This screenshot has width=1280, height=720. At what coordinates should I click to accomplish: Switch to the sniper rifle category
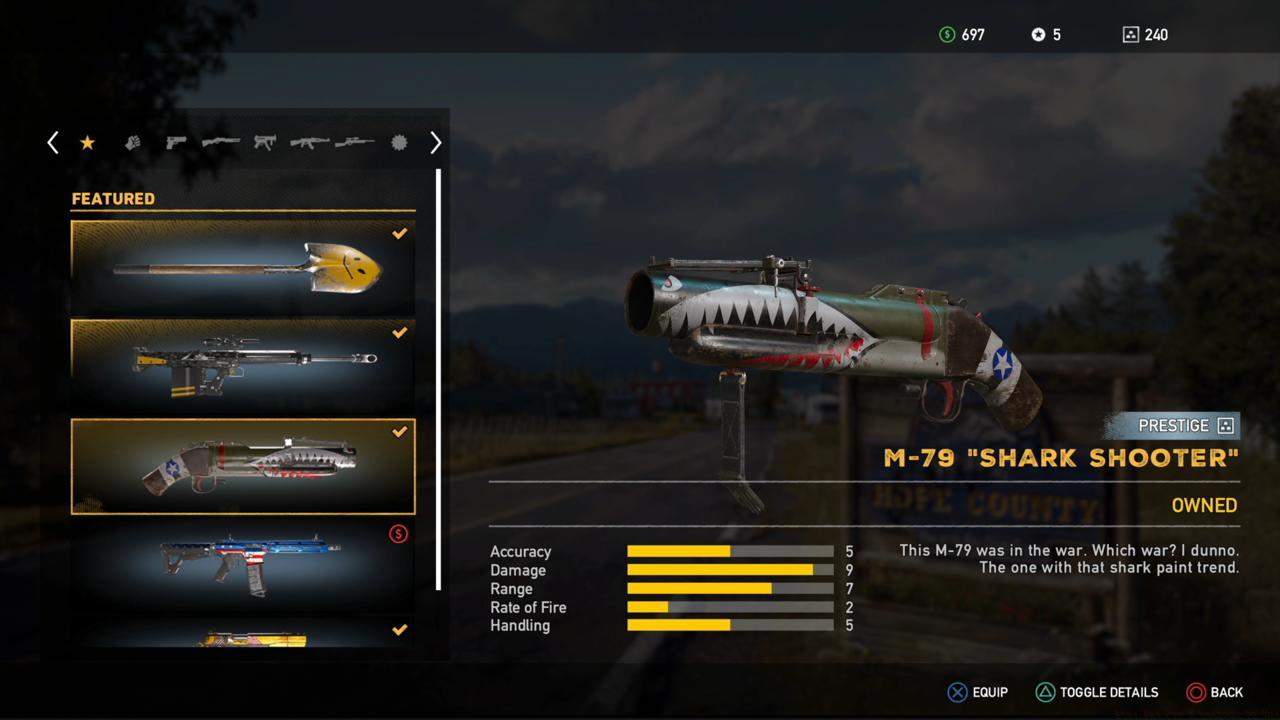(x=354, y=143)
